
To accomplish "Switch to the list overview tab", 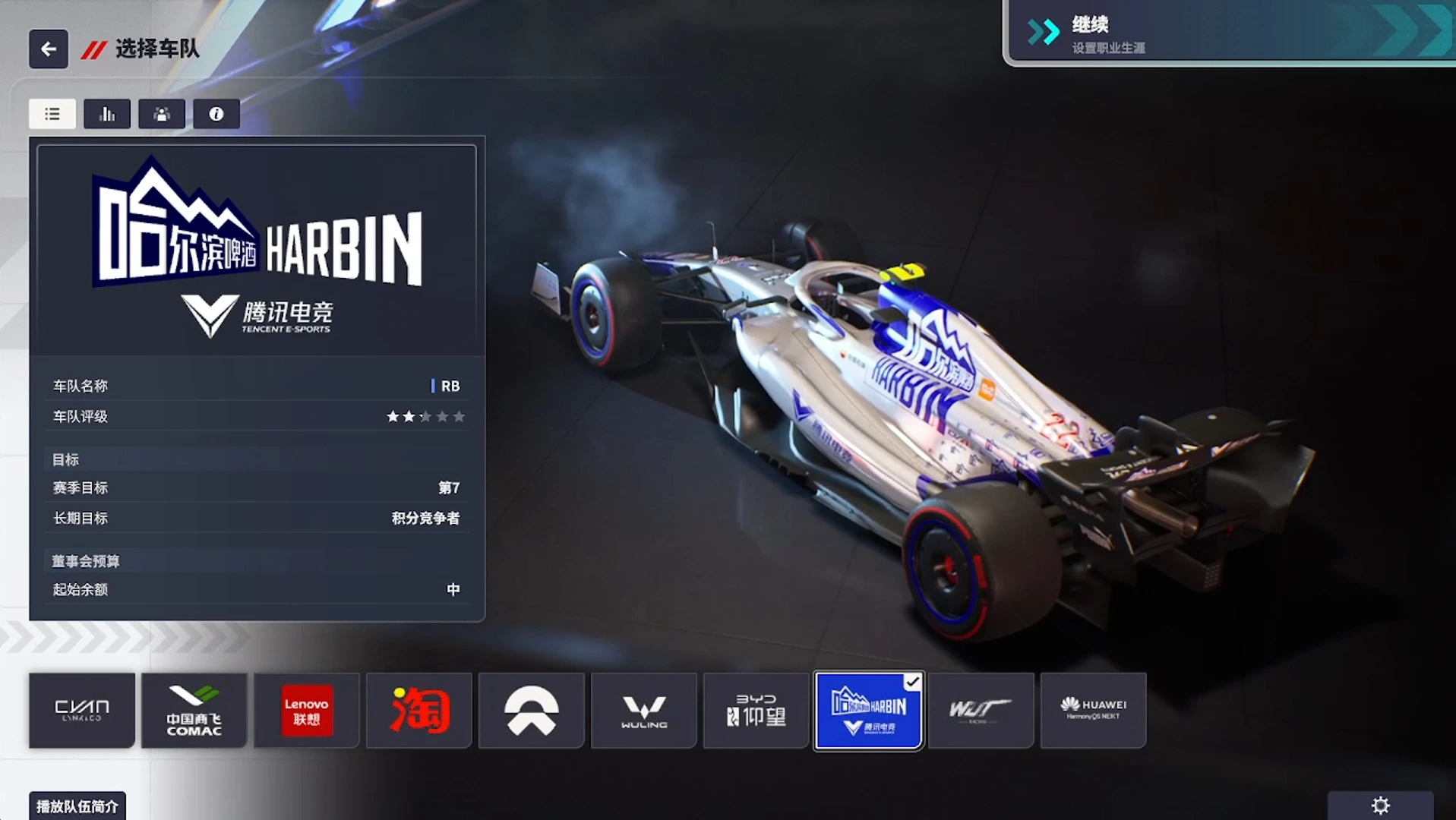I will point(52,114).
